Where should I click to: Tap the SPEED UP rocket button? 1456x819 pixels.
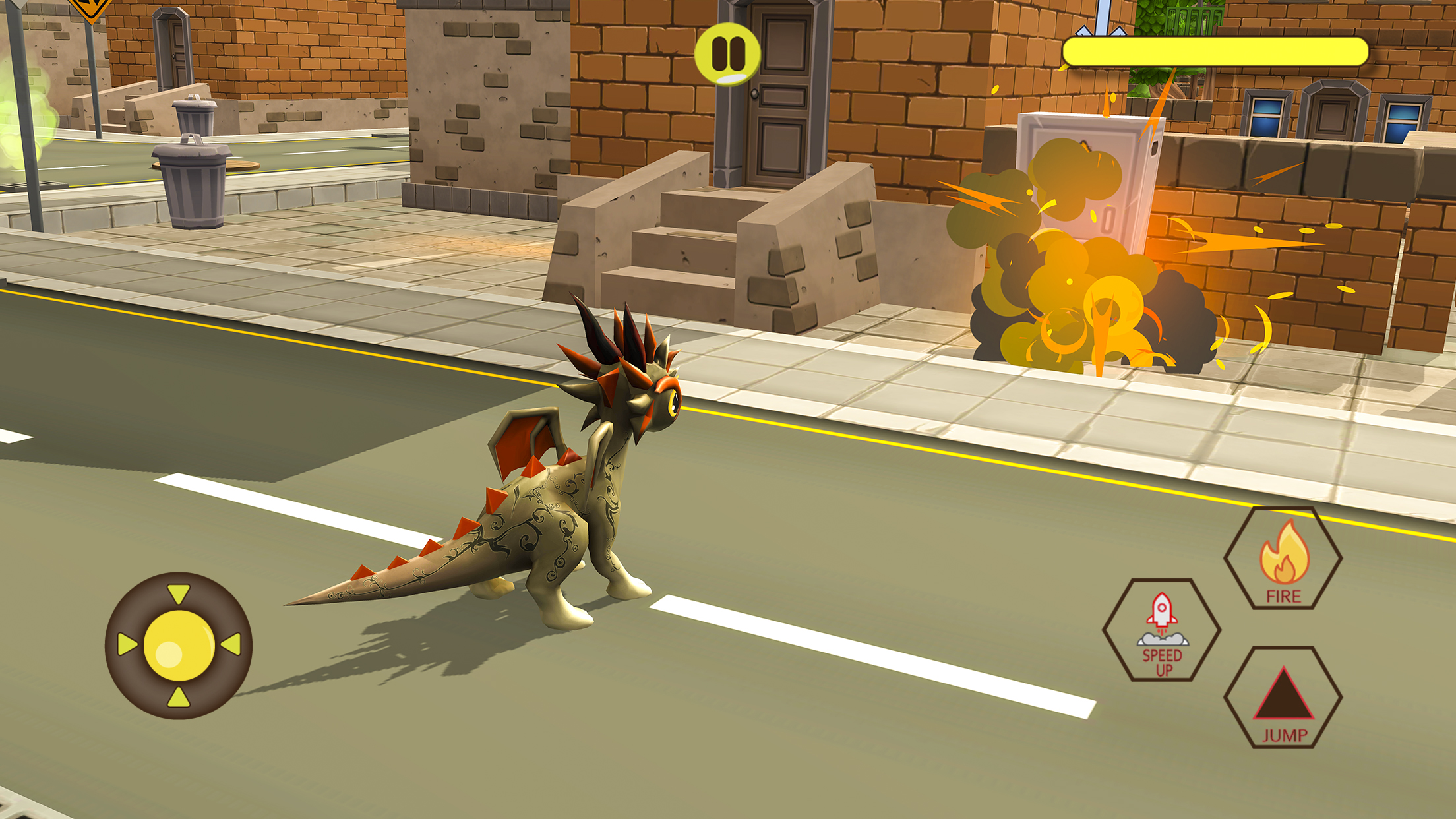point(1161,630)
